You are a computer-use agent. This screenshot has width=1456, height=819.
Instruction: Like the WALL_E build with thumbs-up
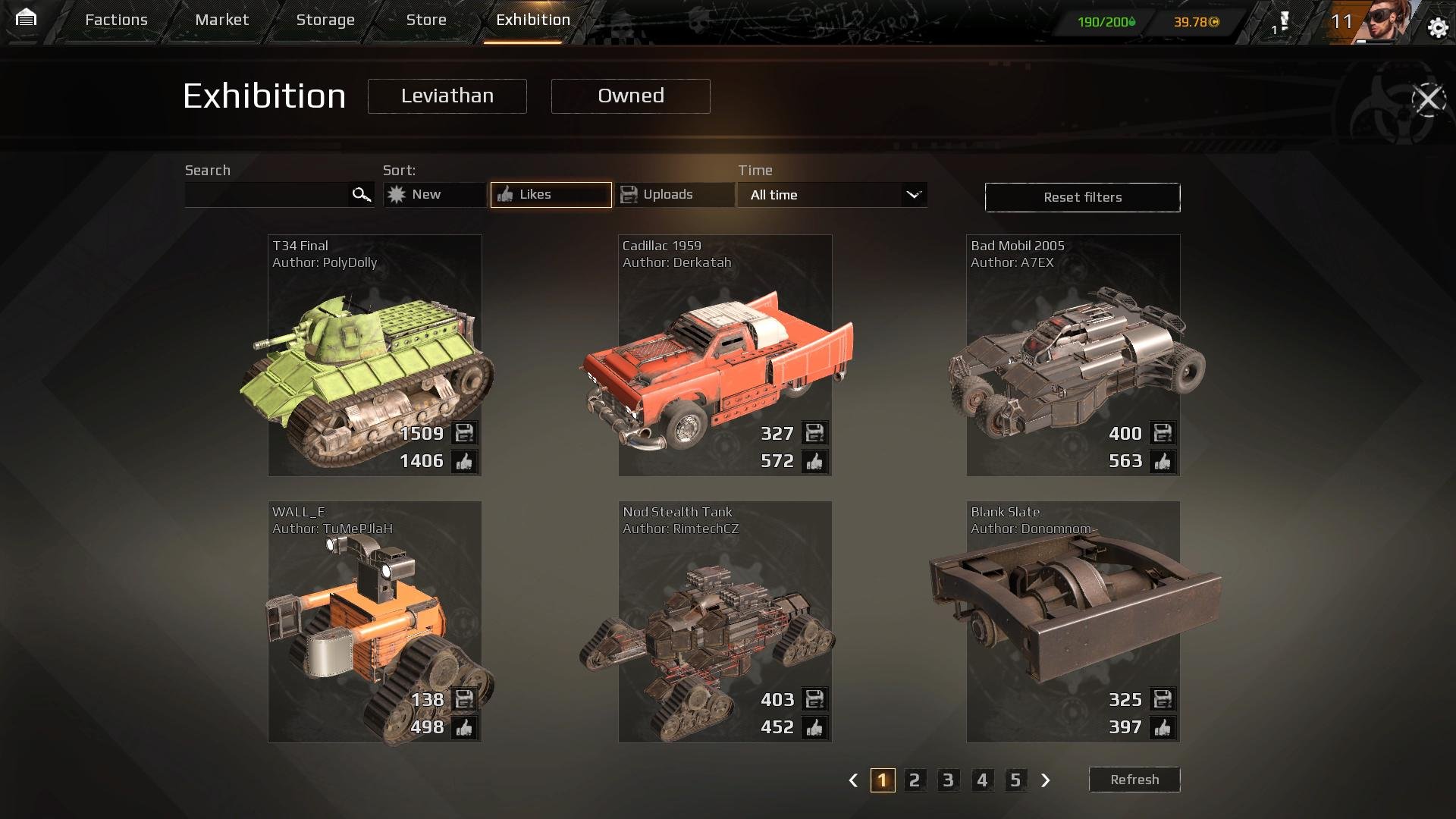[464, 728]
